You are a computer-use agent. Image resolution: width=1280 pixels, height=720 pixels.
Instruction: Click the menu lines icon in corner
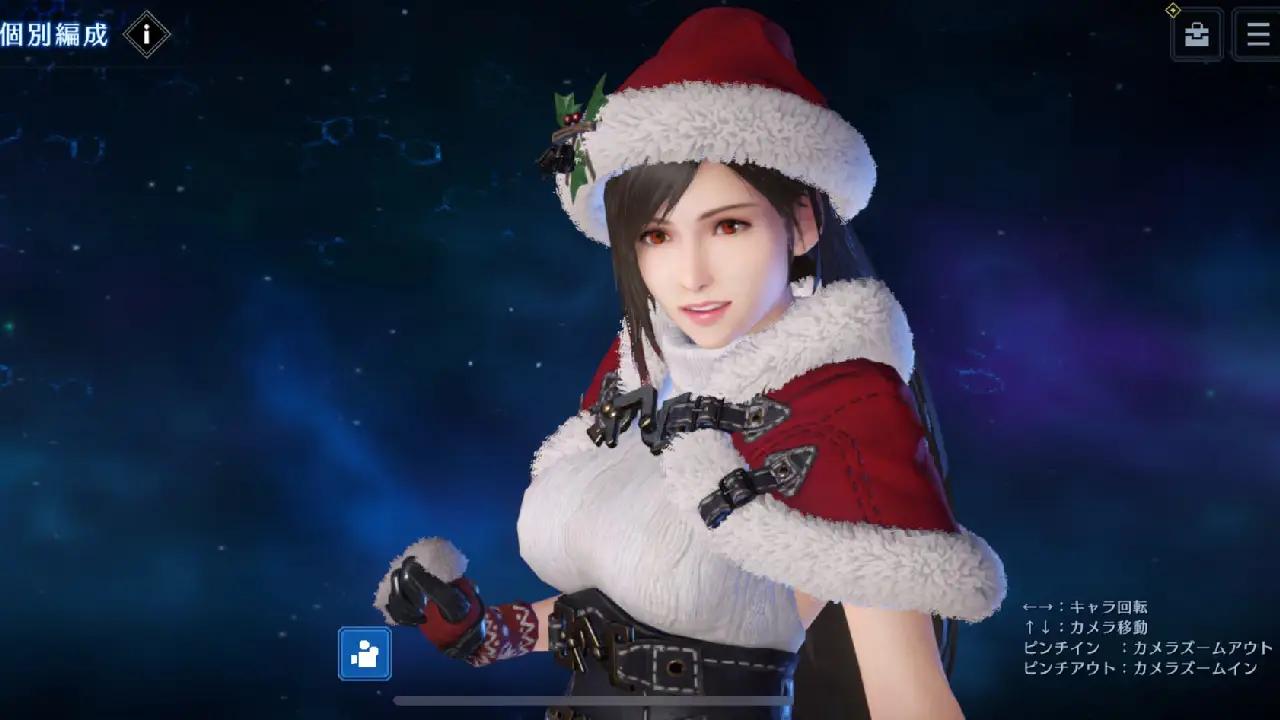click(1257, 35)
